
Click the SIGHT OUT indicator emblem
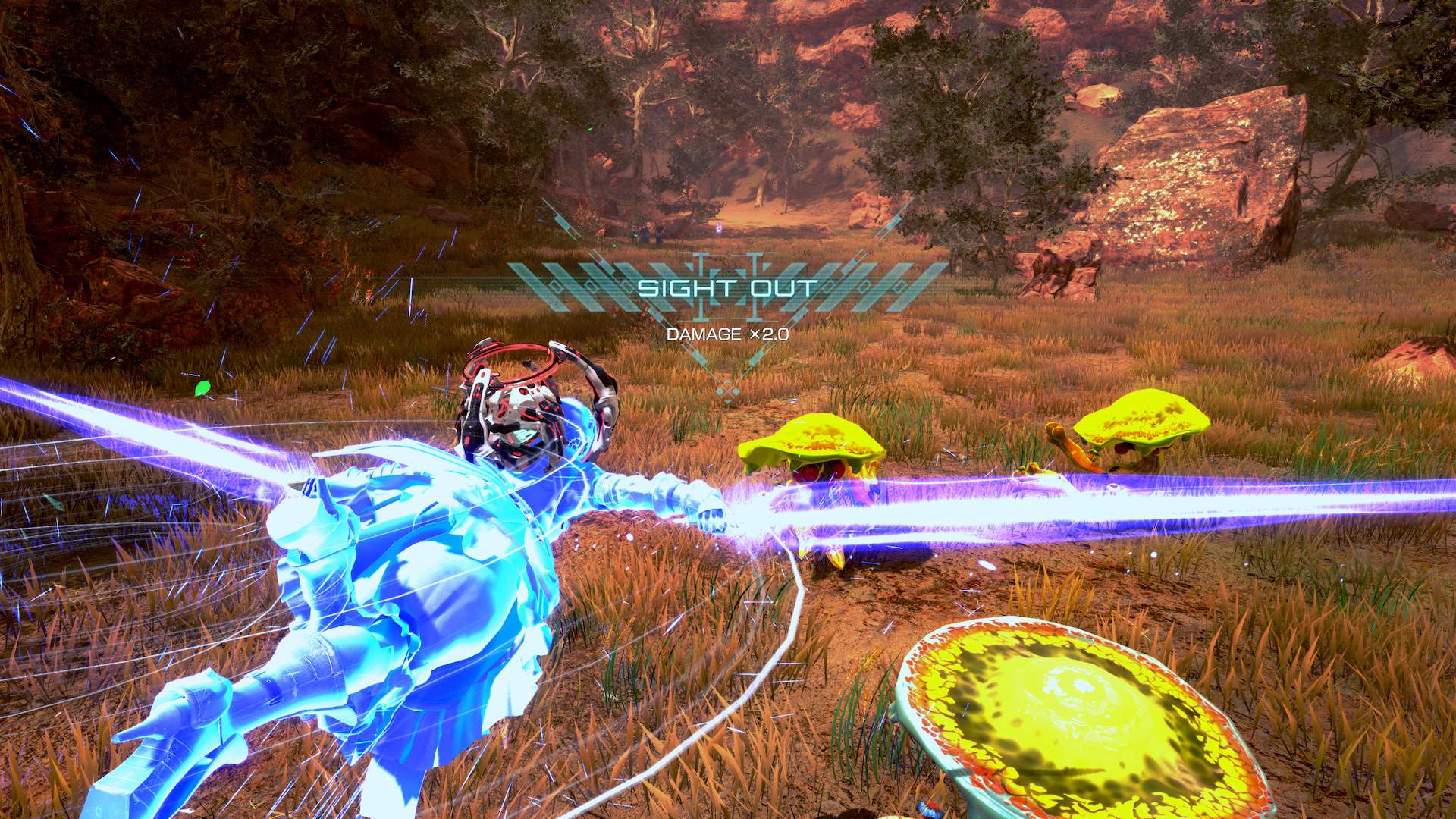pyautogui.click(x=728, y=288)
